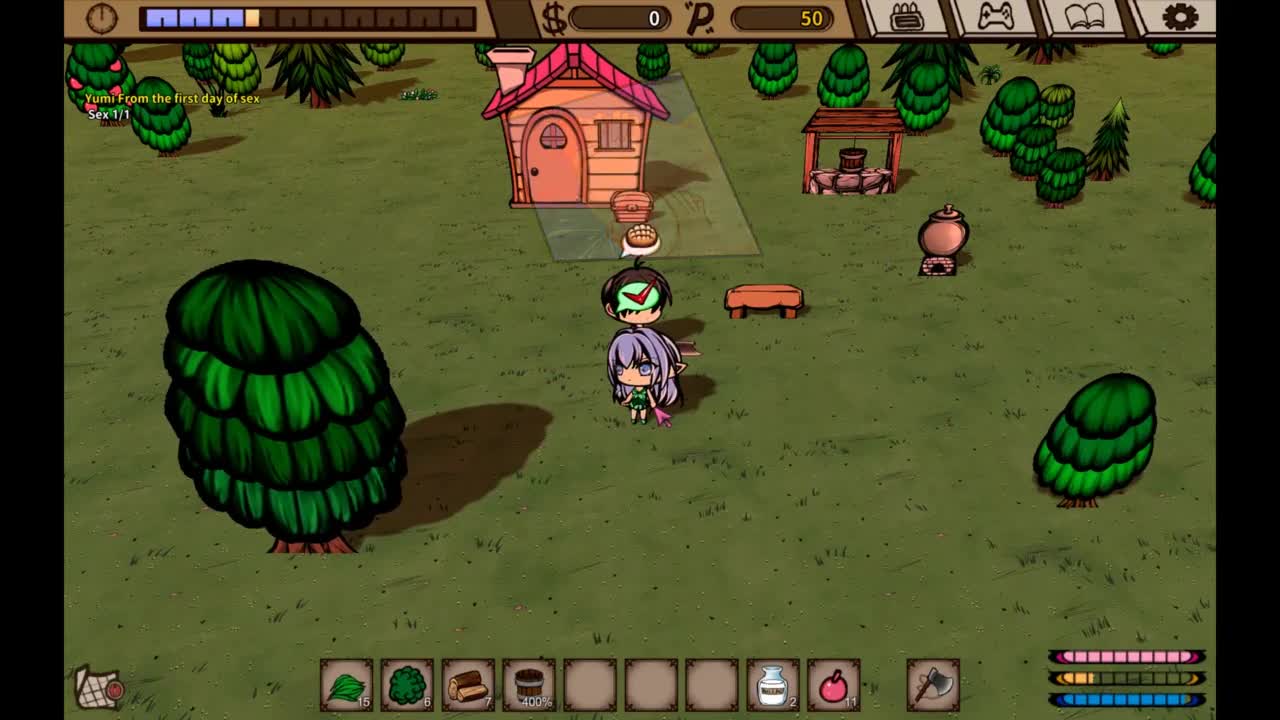1280x720 pixels.
Task: Open the map icon in bottom corner
Action: [99, 688]
